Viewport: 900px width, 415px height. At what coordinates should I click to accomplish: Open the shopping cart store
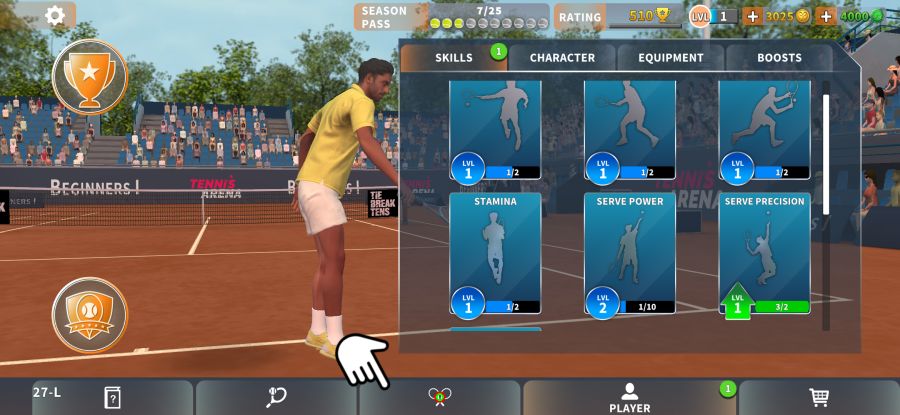819,397
